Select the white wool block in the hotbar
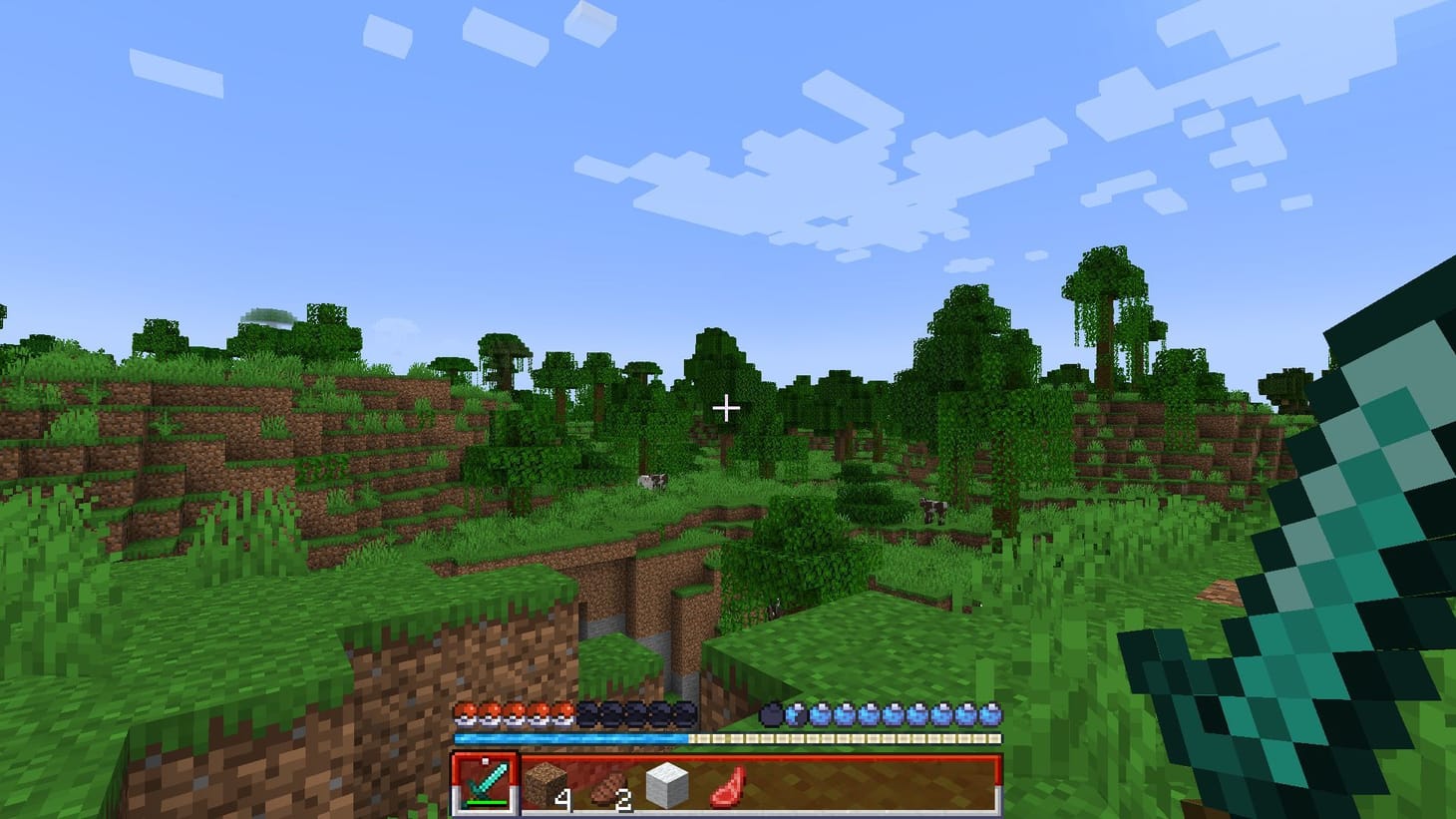The height and width of the screenshot is (819, 1456). (x=667, y=783)
